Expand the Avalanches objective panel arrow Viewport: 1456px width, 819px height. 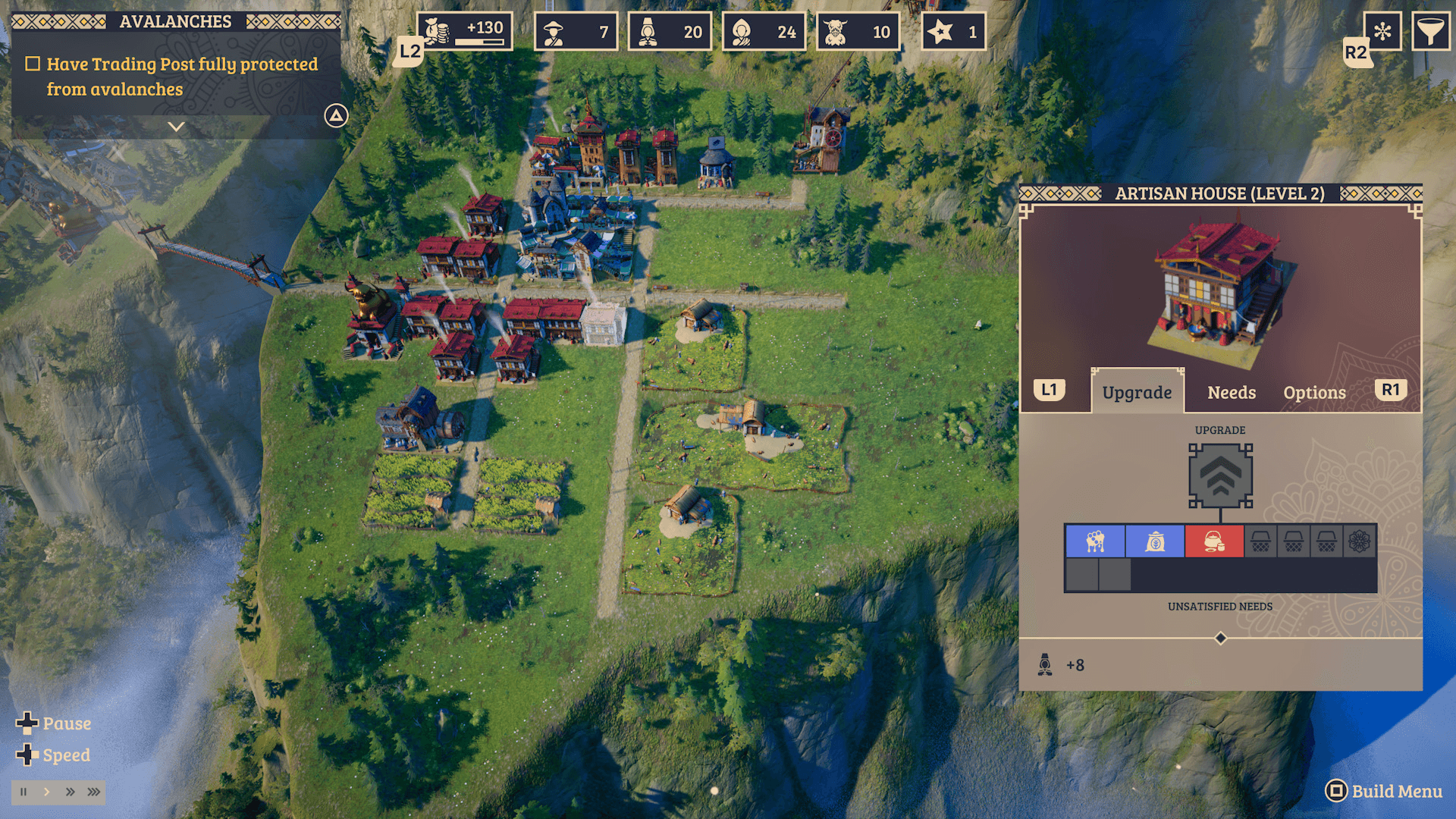(176, 127)
